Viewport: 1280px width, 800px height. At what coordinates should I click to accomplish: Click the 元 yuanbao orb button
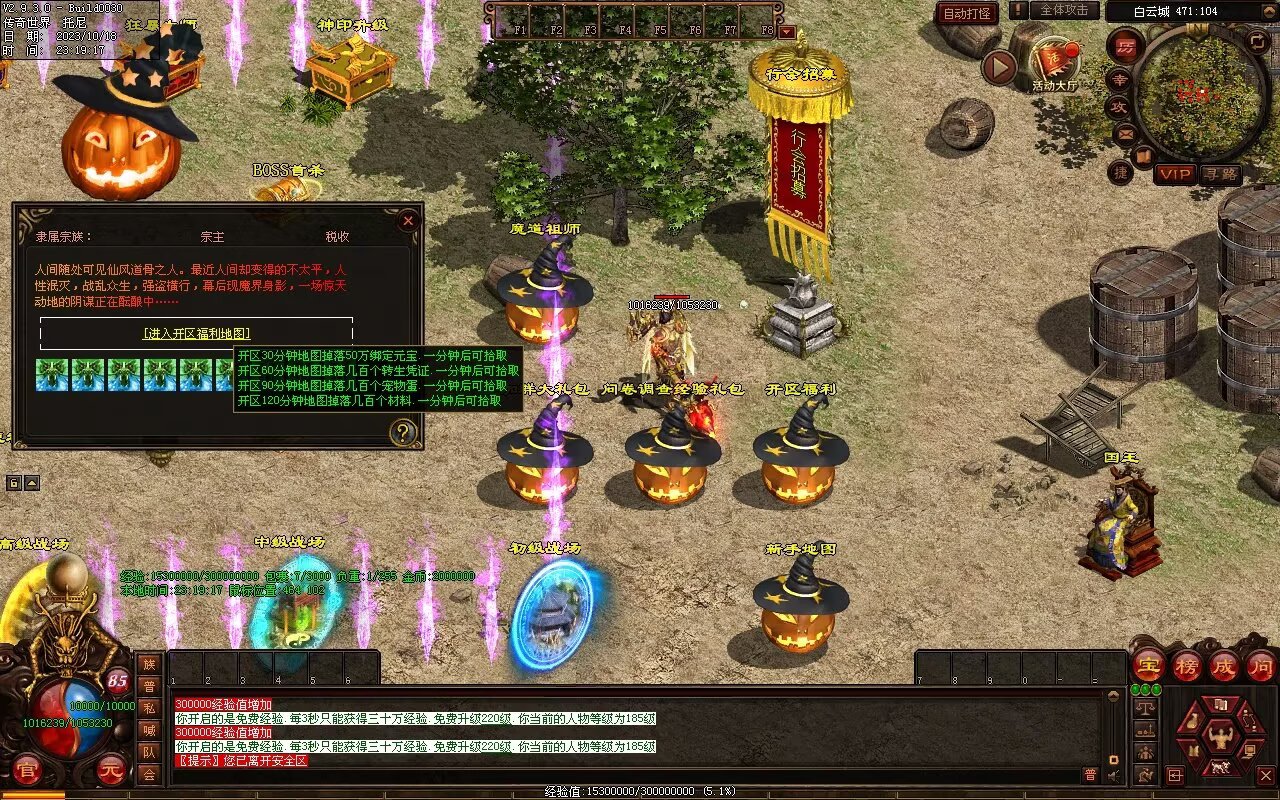[x=111, y=770]
